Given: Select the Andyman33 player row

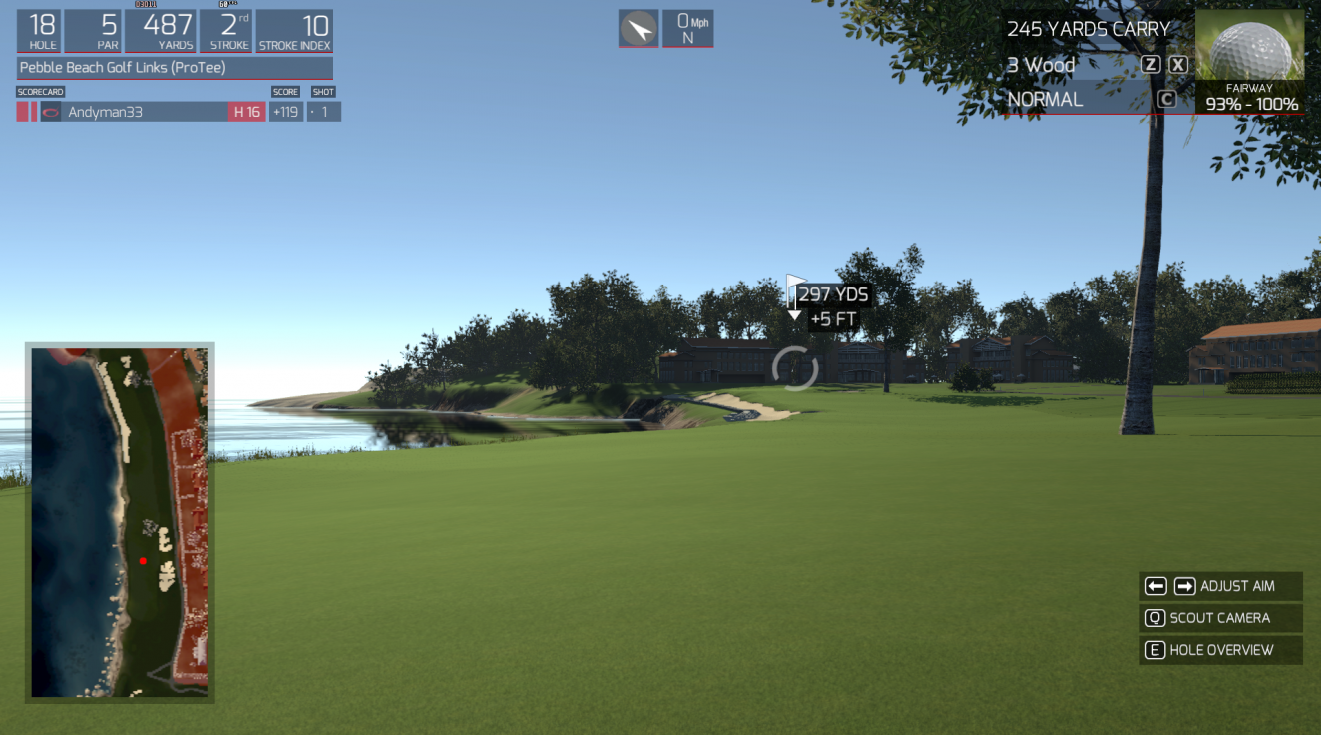Looking at the screenshot, I should click(x=135, y=112).
